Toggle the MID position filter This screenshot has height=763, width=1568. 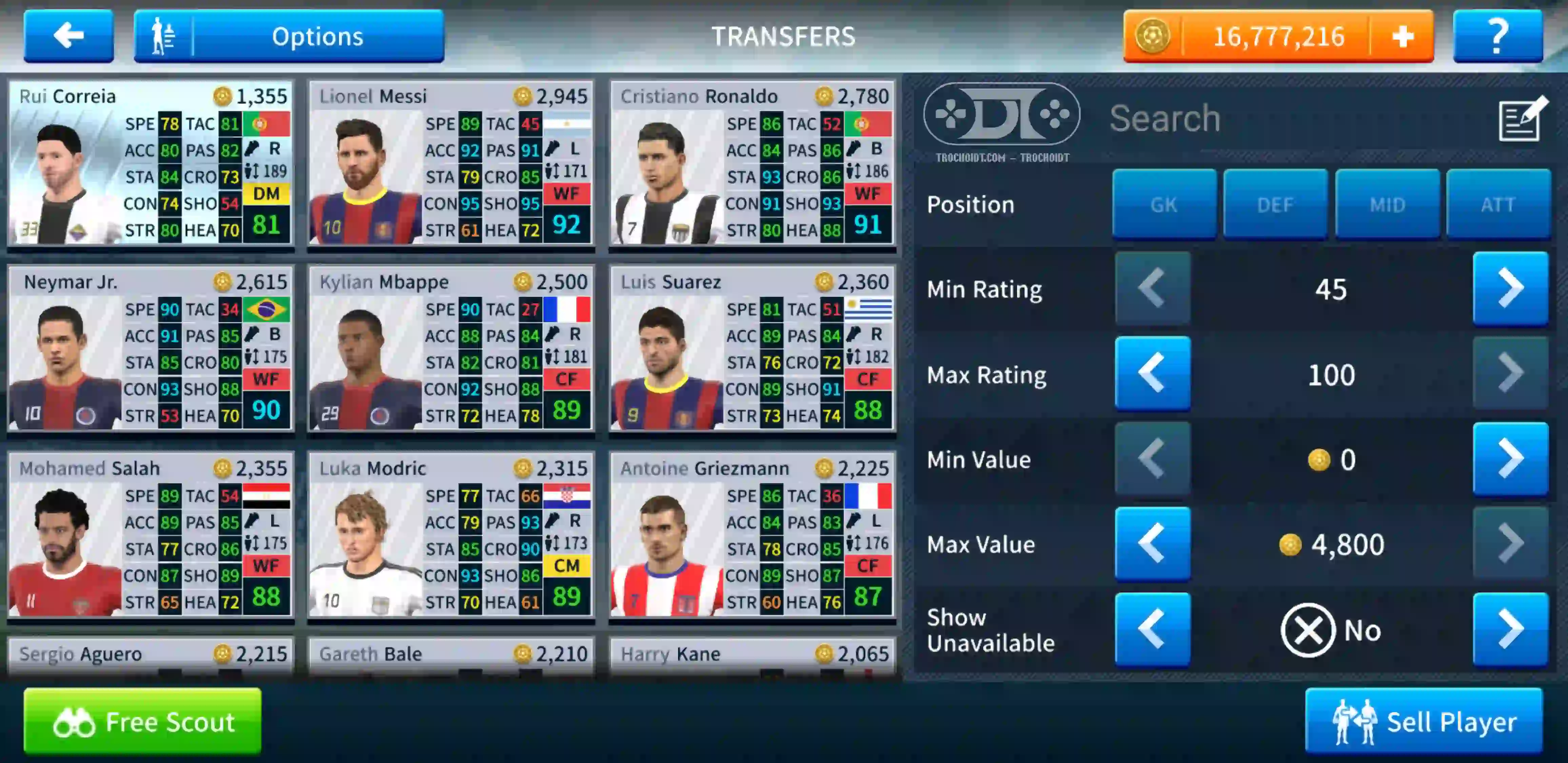(1387, 204)
